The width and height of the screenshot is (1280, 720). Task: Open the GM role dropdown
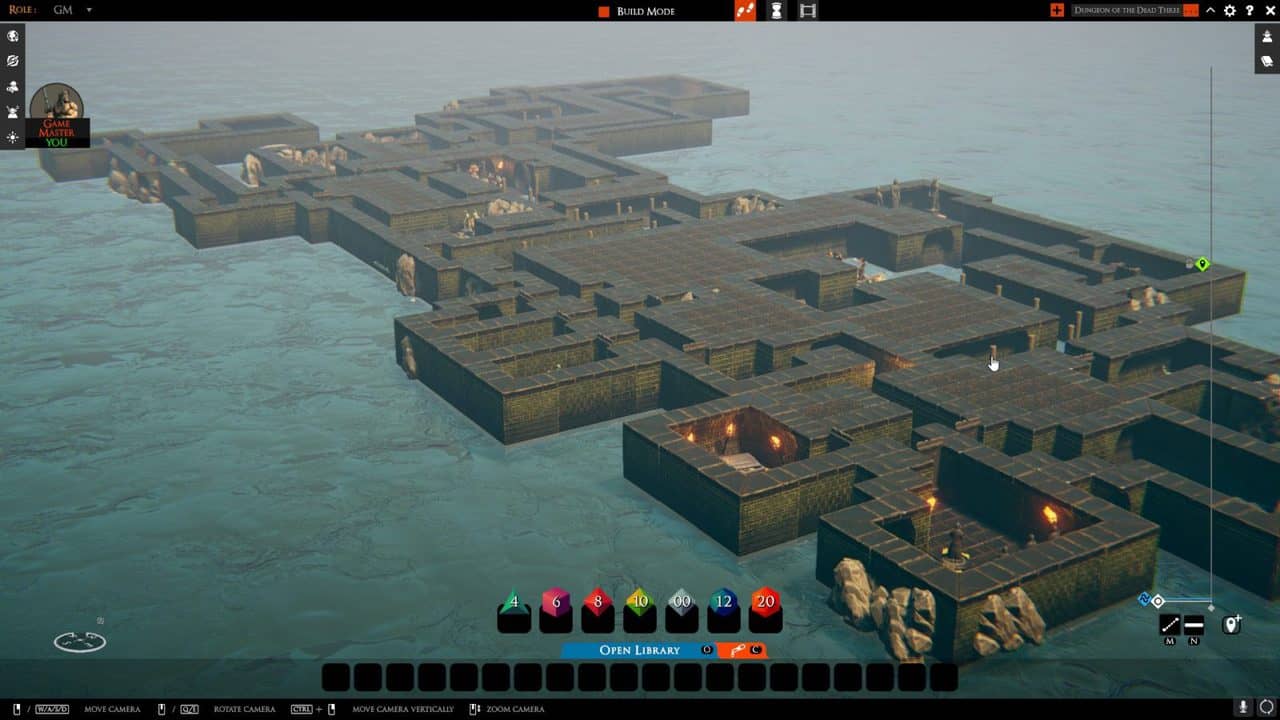coord(70,9)
